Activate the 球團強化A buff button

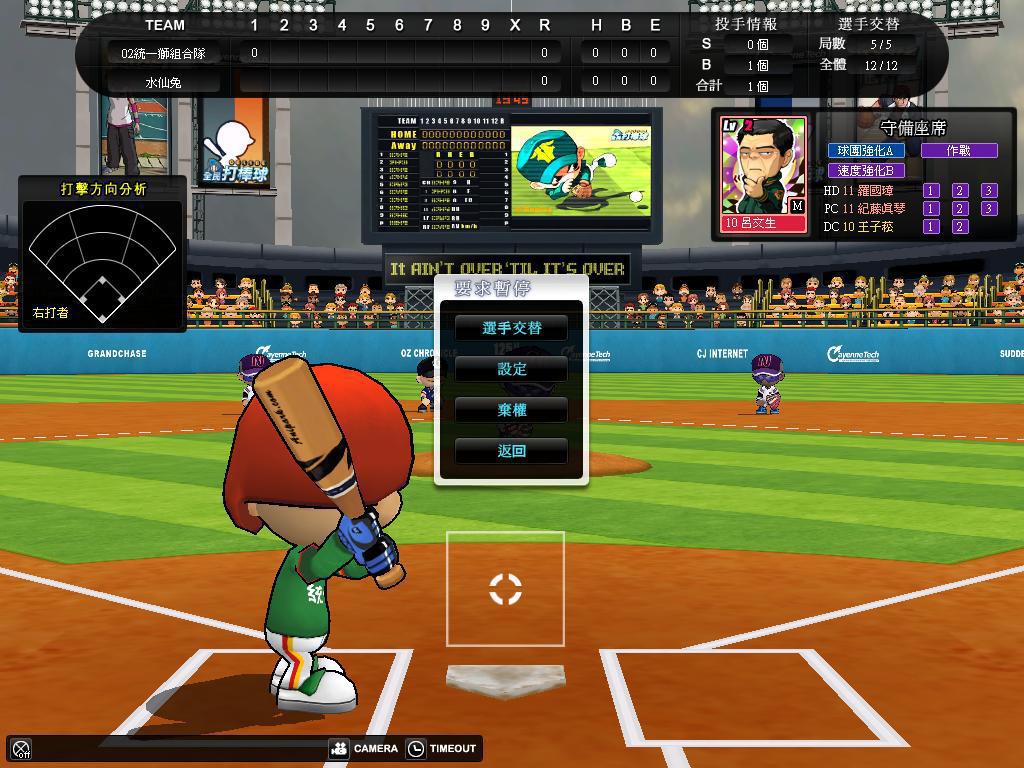tap(865, 150)
